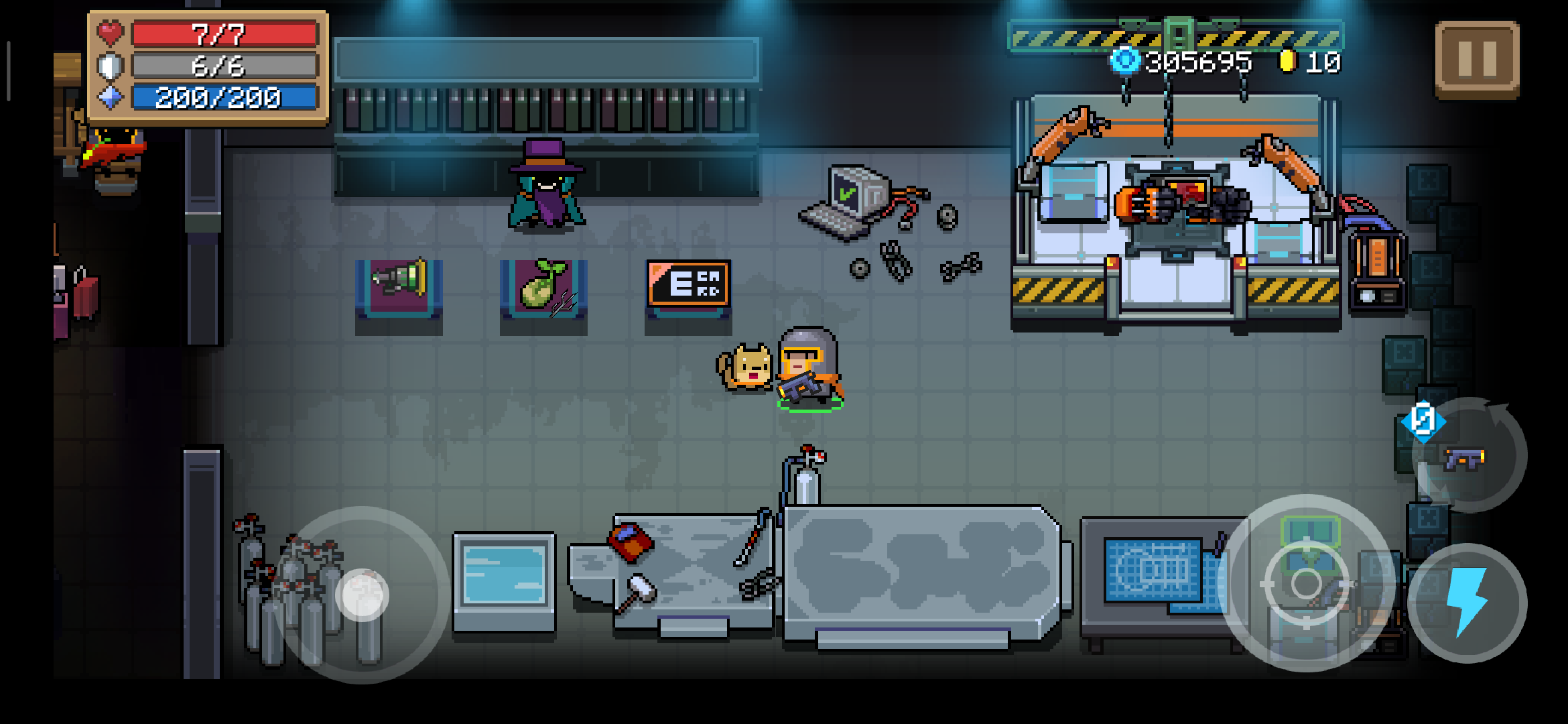The height and width of the screenshot is (724, 1568).
Task: Activate the lightning bolt skill button
Action: tap(1467, 602)
